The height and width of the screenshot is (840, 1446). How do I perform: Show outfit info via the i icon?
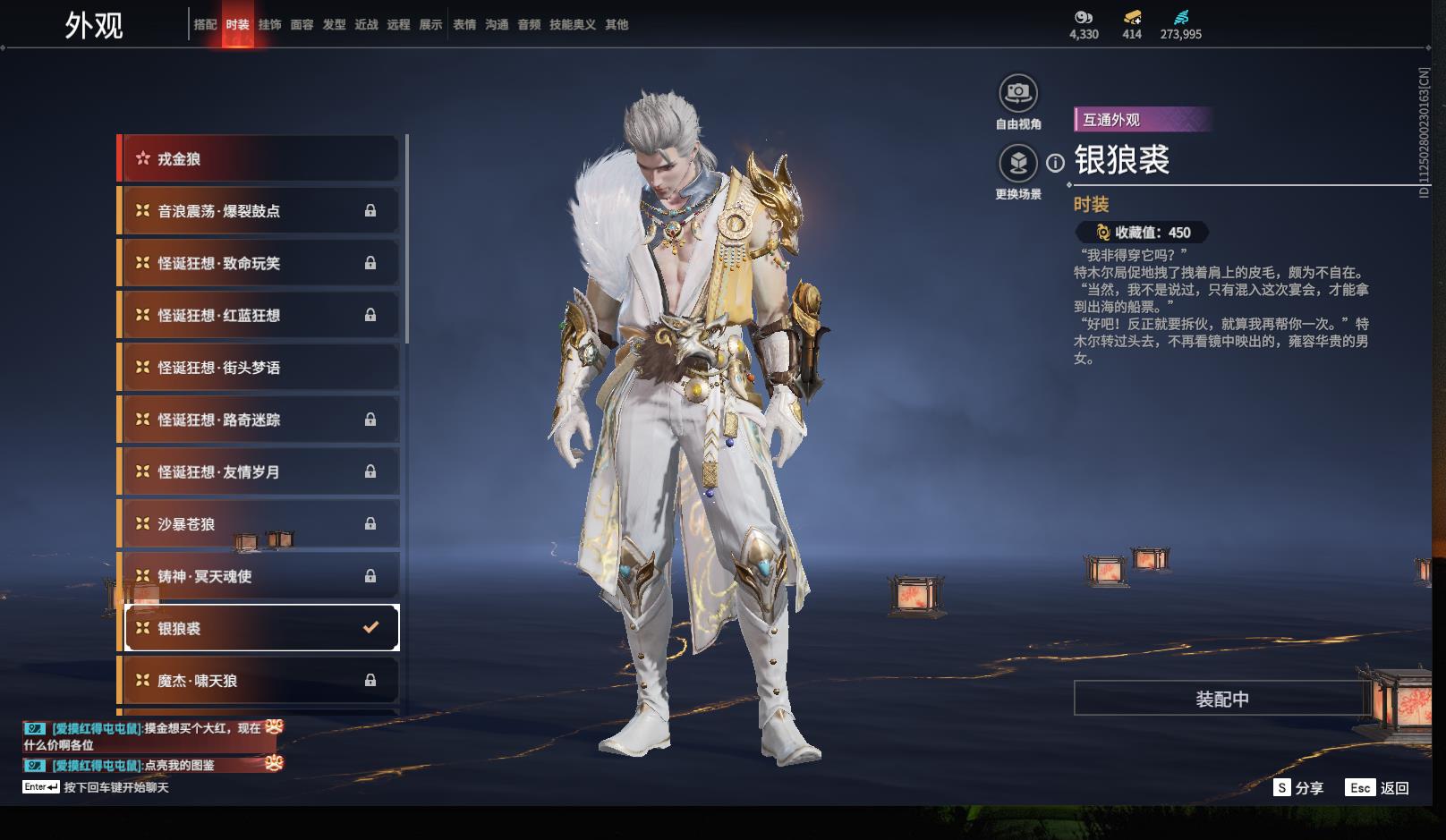coord(1056,163)
